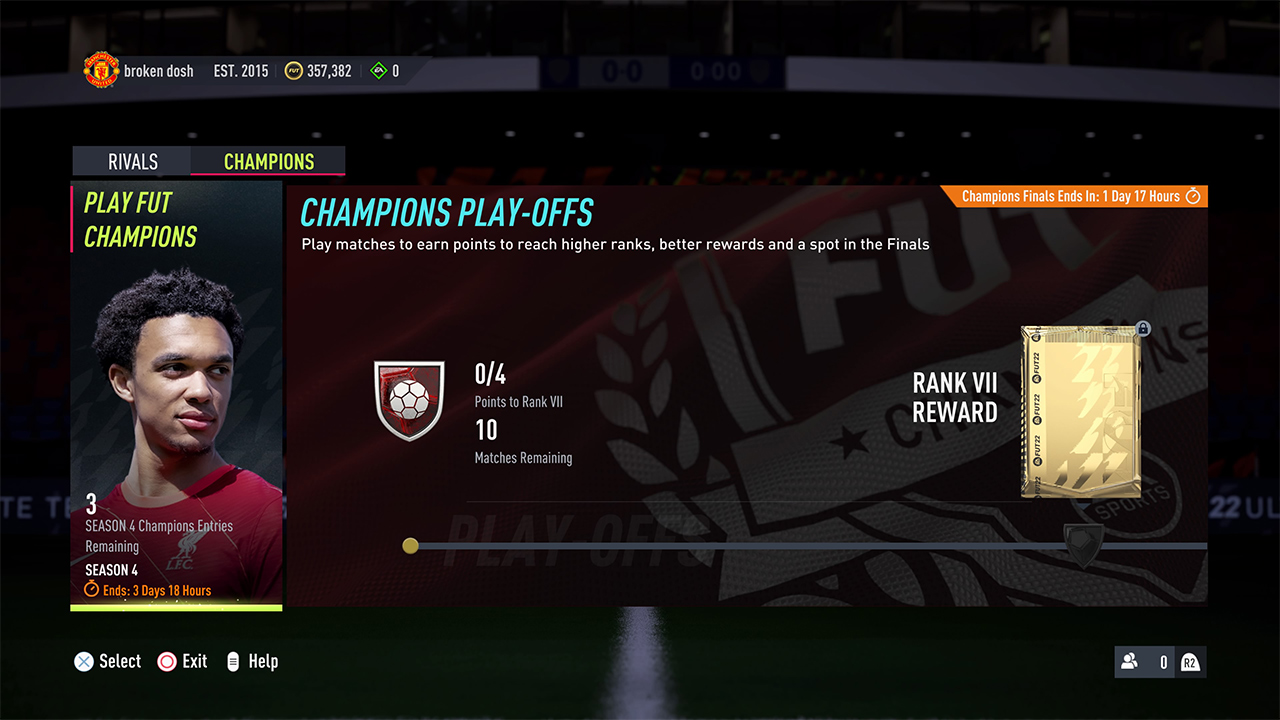Open the Play FUT Champions tile
The image size is (1280, 720).
[x=176, y=396]
